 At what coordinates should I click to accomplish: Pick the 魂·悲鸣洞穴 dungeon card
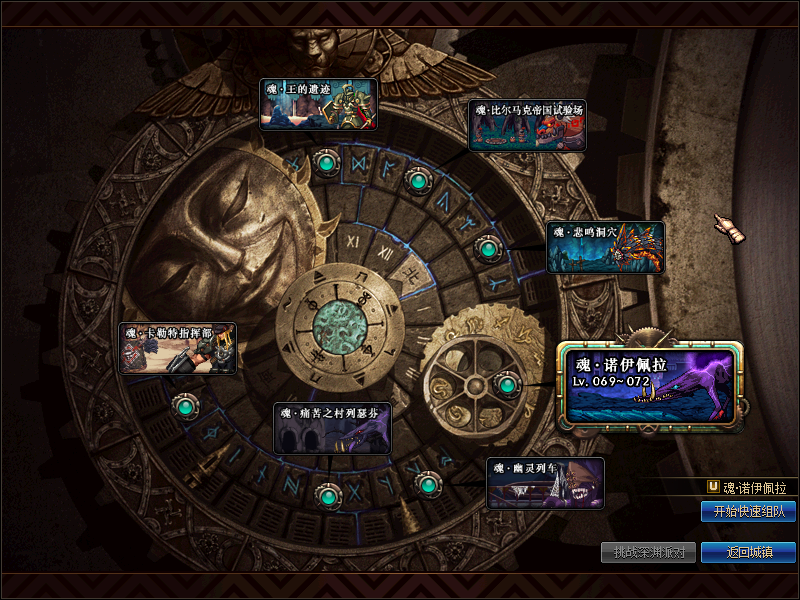tap(605, 247)
